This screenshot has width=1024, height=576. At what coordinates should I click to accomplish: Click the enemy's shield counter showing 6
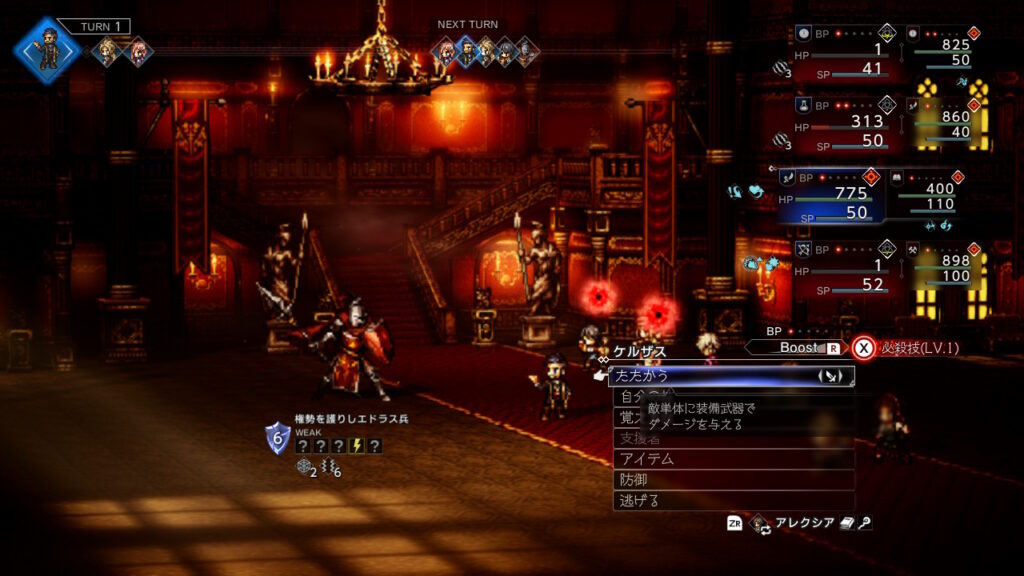pyautogui.click(x=277, y=437)
